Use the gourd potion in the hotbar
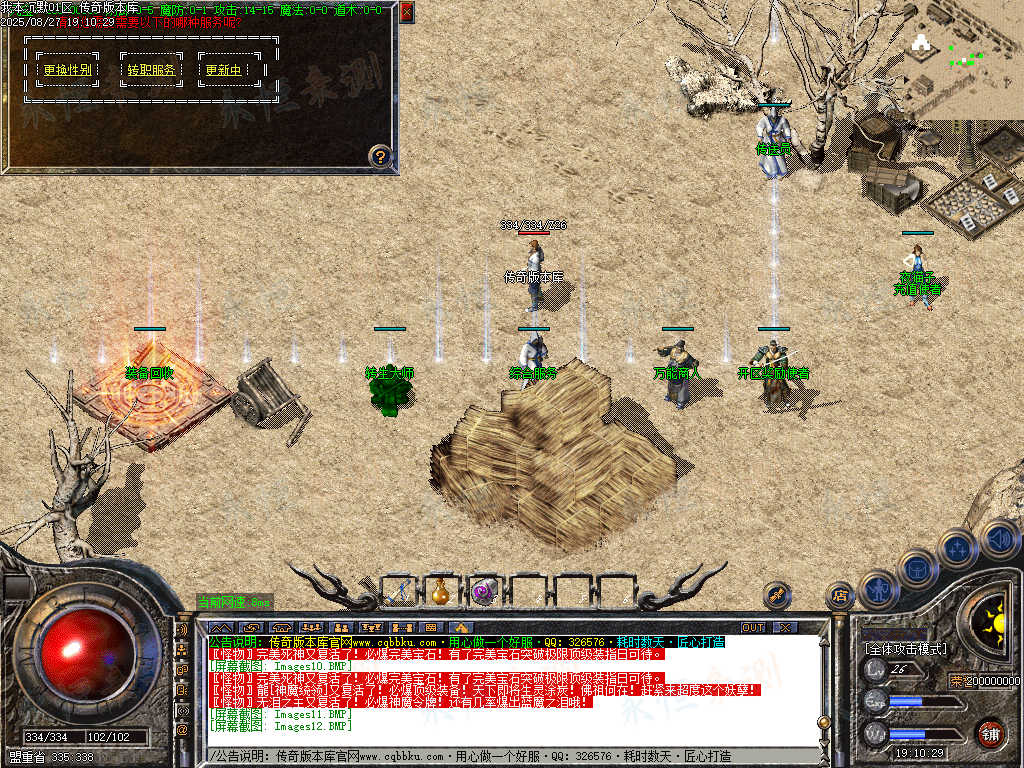Screen dimensions: 1024x768 click(441, 591)
